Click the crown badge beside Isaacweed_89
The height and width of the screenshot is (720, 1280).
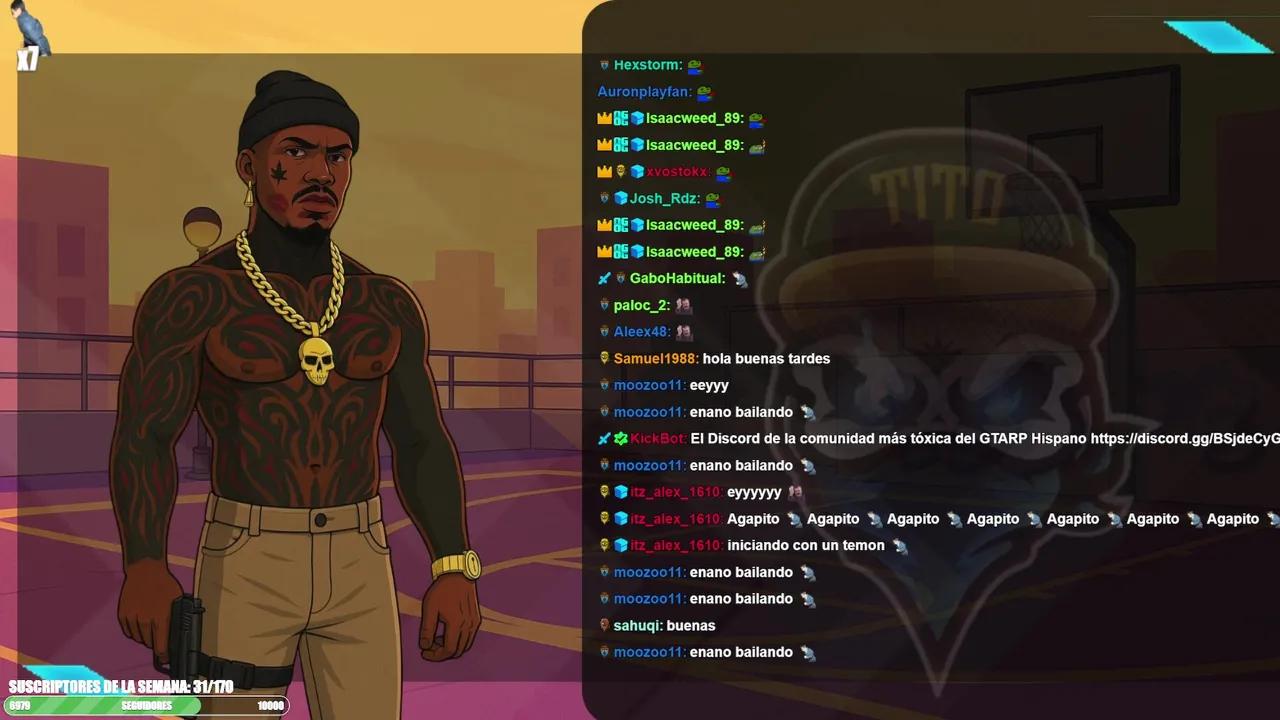click(604, 118)
